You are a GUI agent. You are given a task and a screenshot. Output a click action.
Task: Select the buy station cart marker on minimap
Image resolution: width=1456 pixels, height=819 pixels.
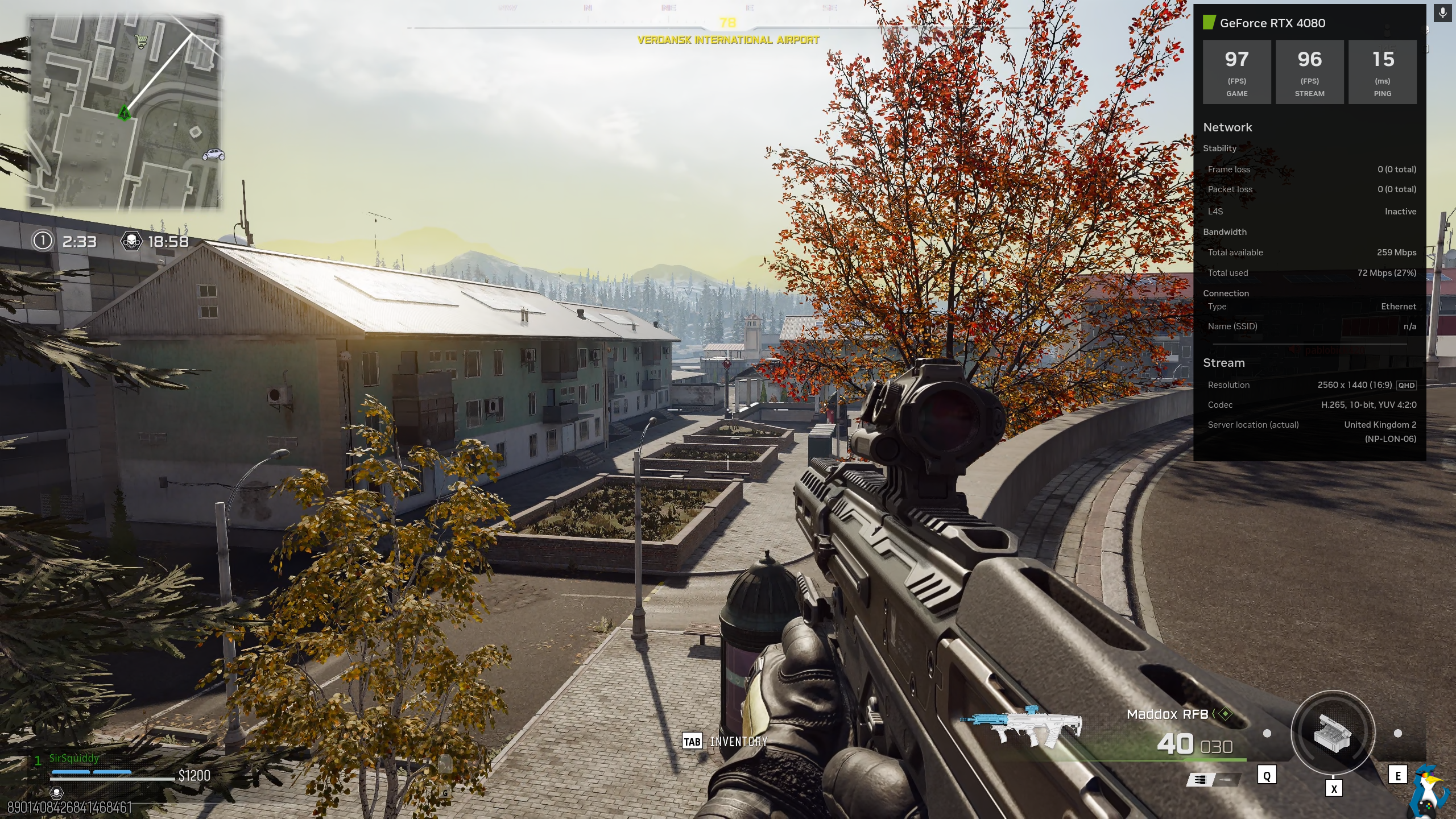(x=140, y=41)
